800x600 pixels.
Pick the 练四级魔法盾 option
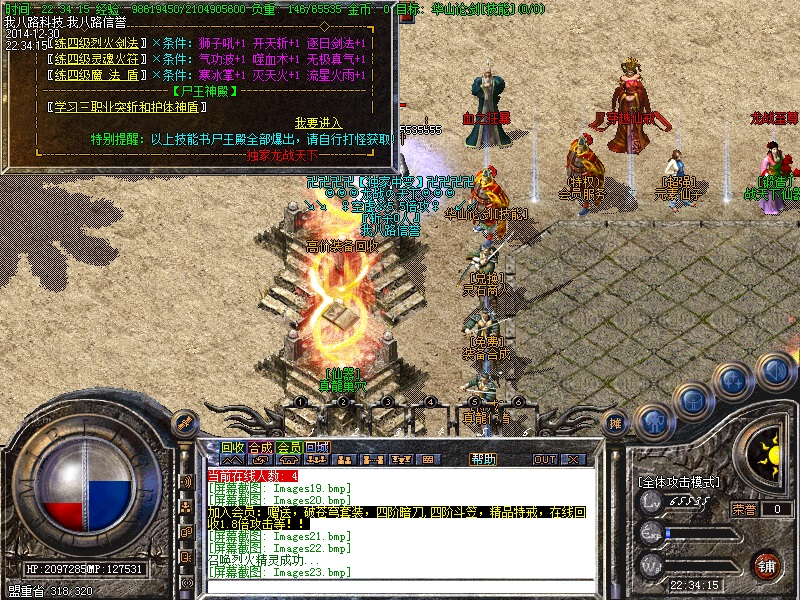[x=97, y=74]
